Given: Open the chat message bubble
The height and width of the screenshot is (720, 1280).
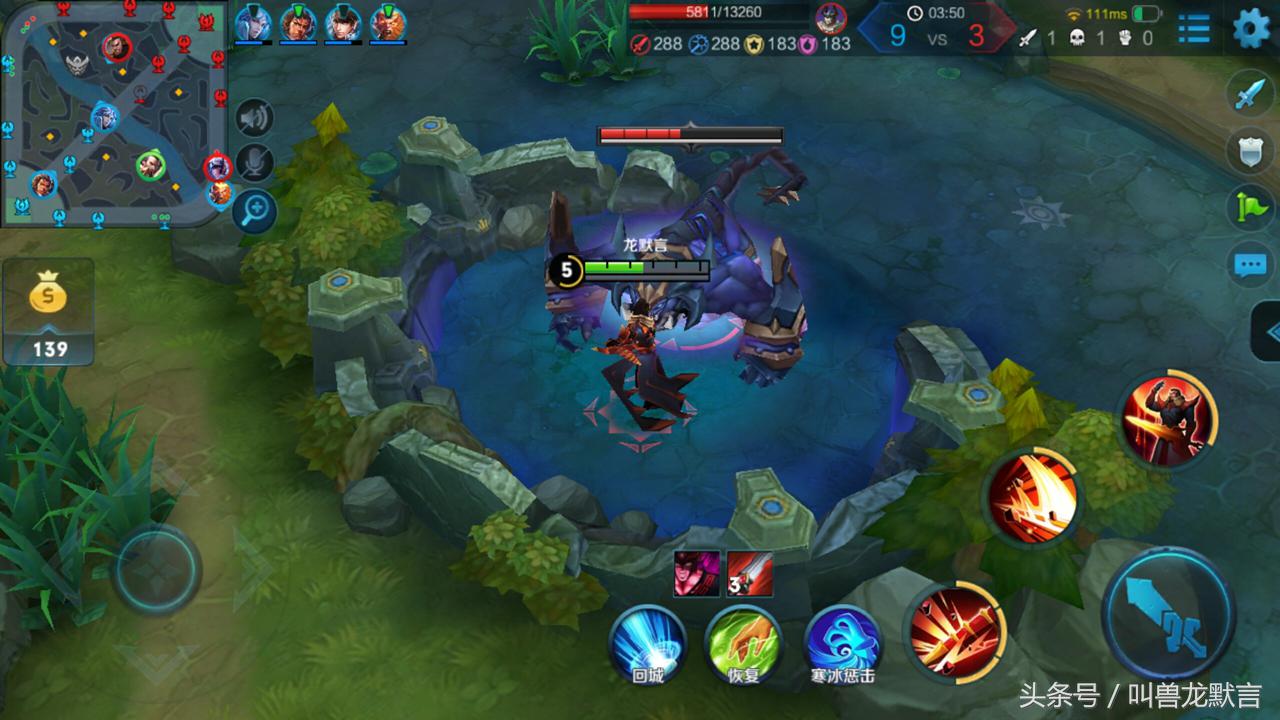Looking at the screenshot, I should 1250,265.
